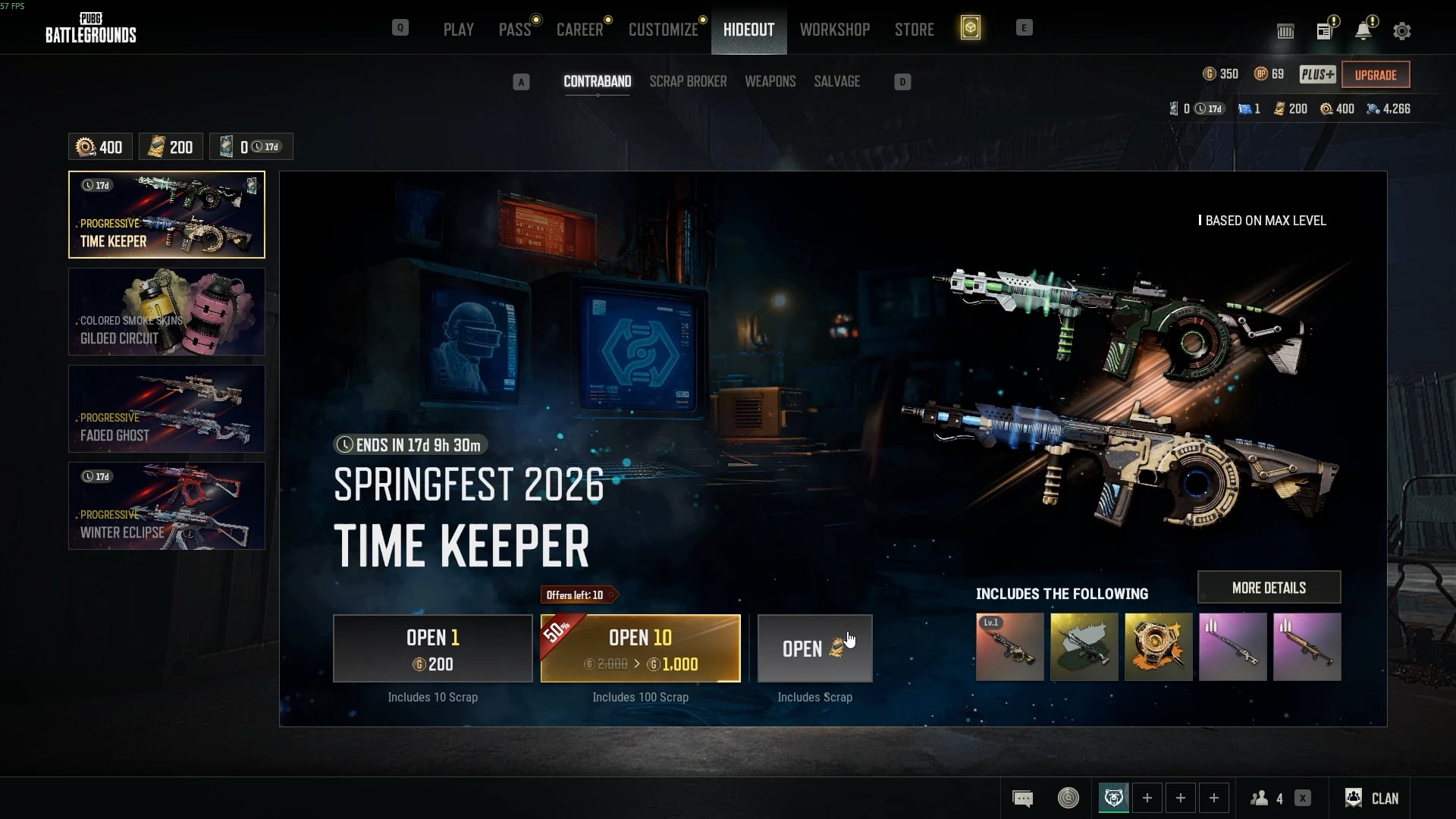Open 10 crates for 1,000 G-Coin
Screen dimensions: 1456x819
tap(640, 648)
